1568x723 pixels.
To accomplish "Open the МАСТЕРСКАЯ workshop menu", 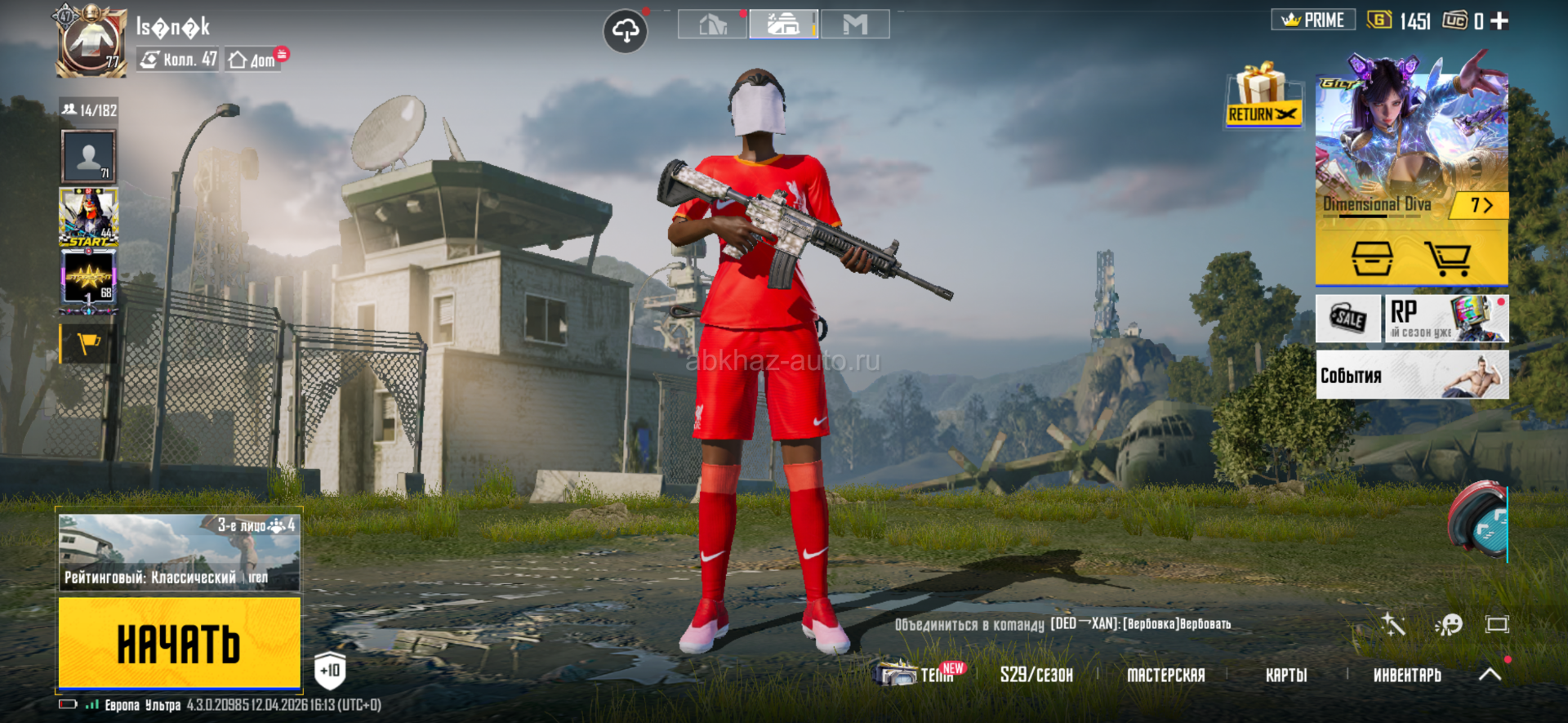I will 1165,675.
